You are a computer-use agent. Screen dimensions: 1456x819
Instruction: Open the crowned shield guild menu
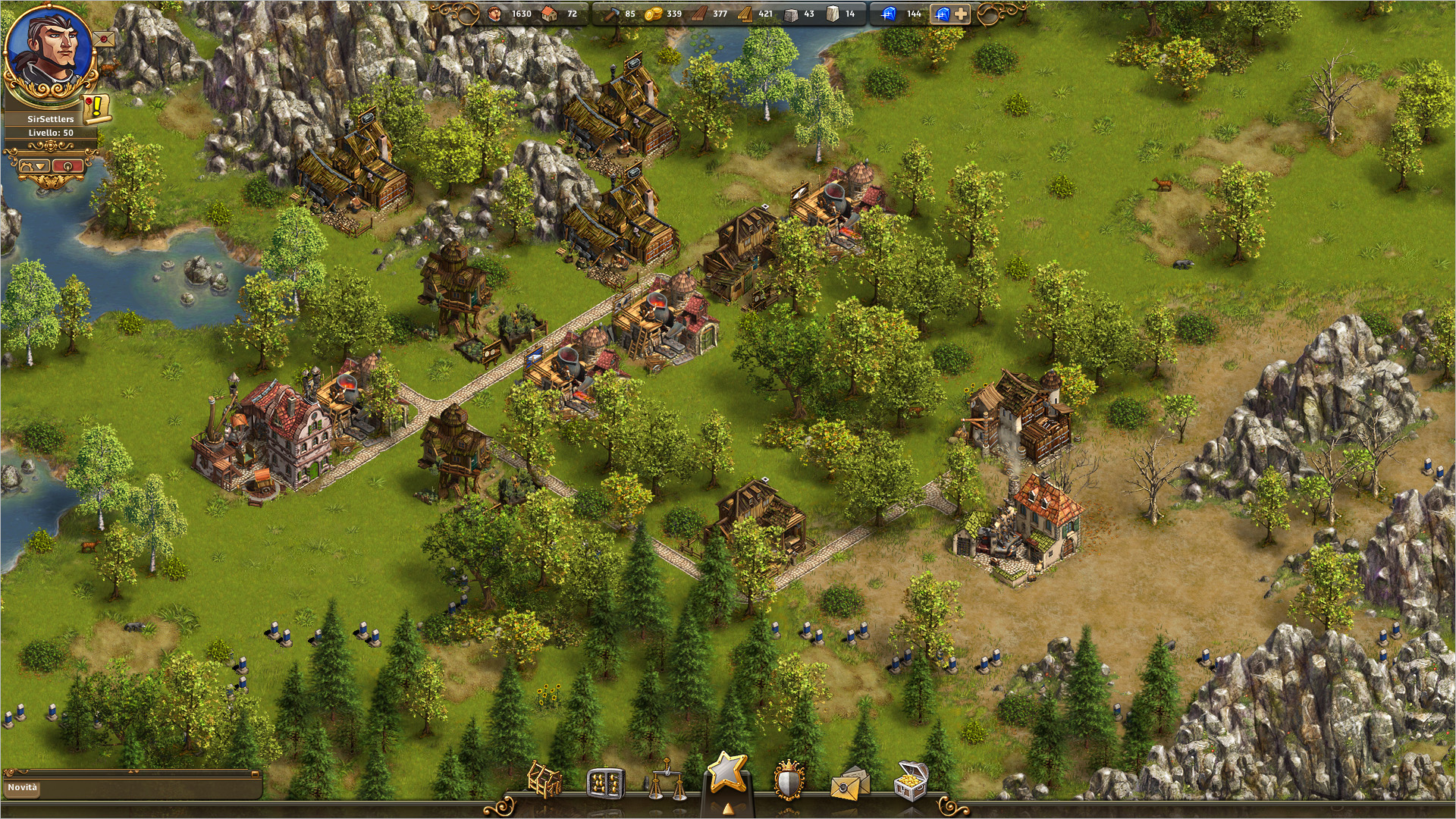pyautogui.click(x=788, y=781)
